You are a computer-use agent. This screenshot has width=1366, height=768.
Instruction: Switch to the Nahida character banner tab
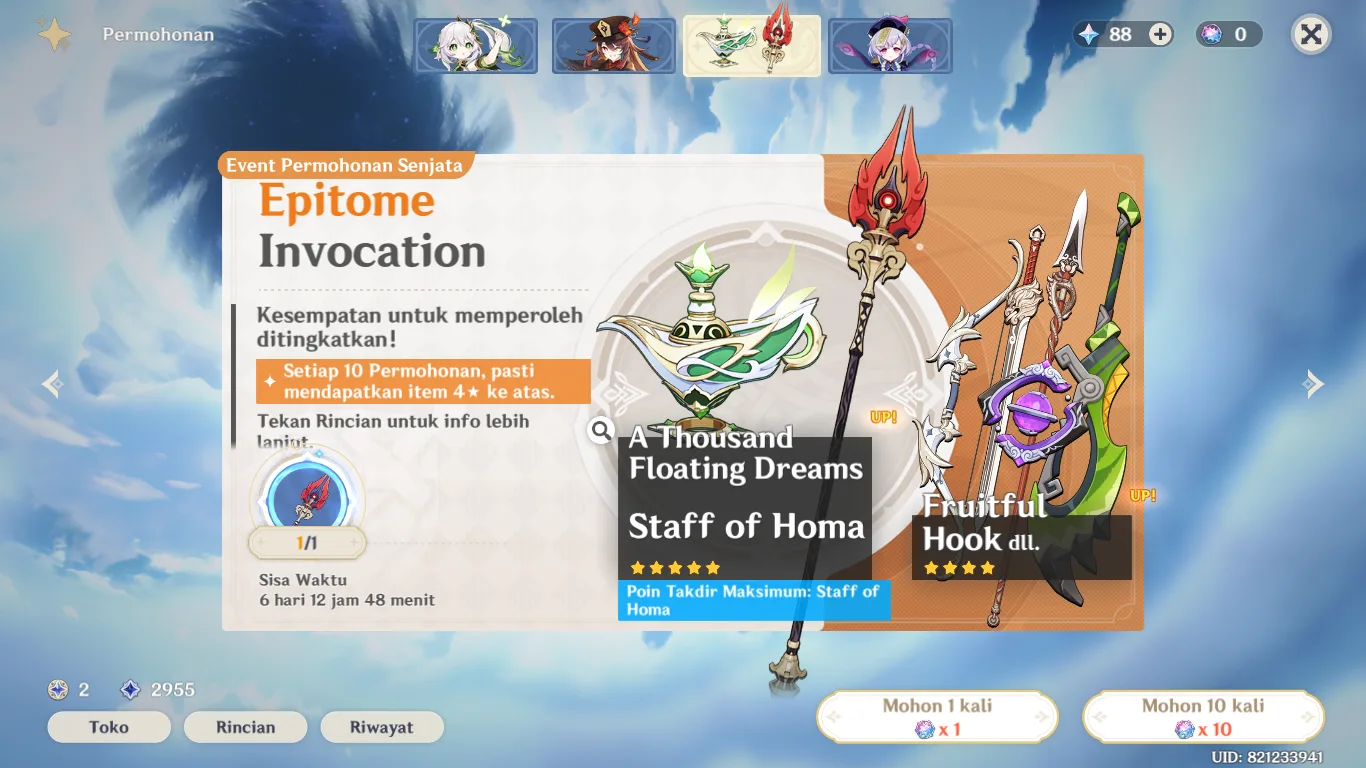coord(476,46)
